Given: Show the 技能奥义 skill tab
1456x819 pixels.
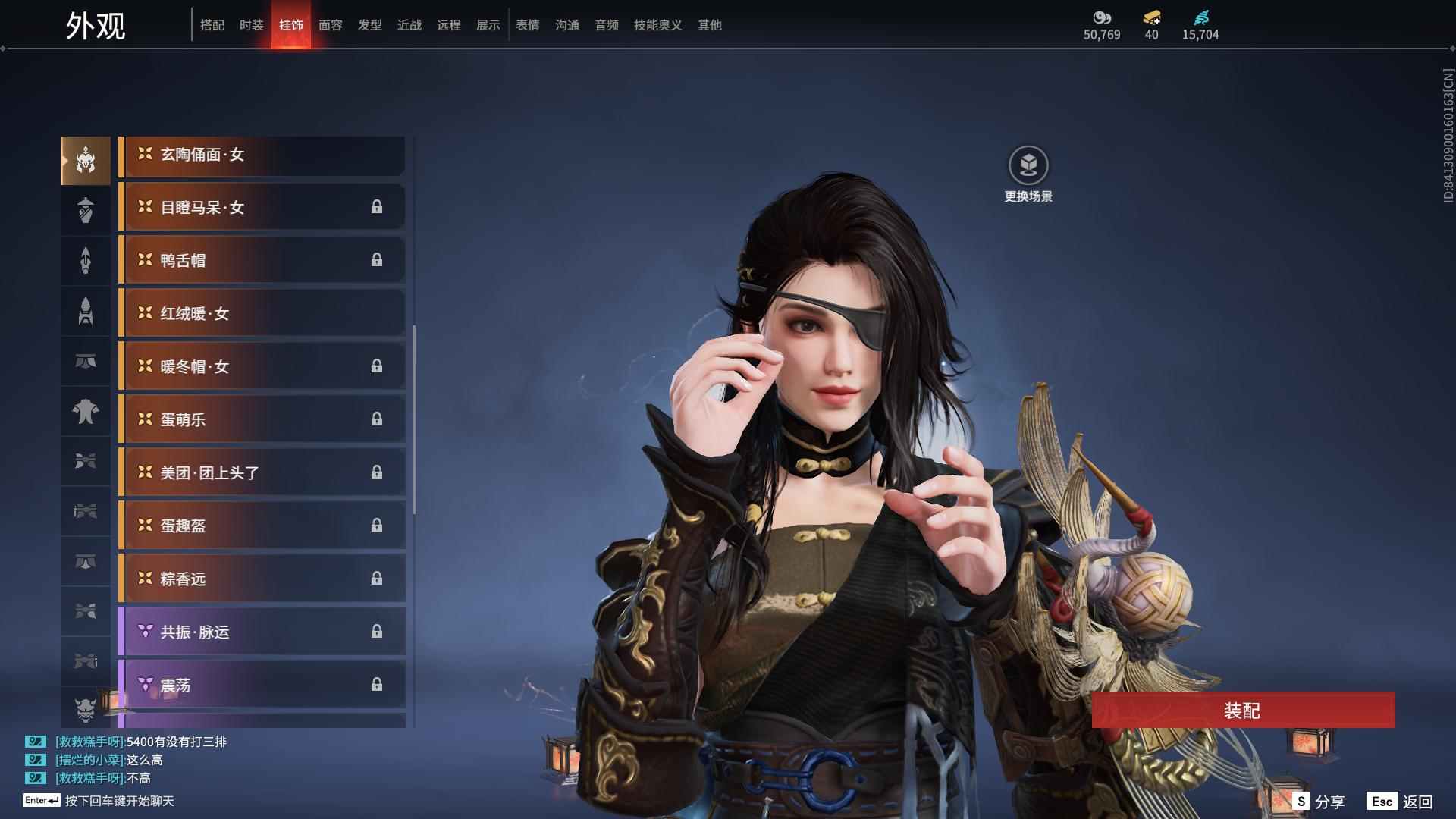Looking at the screenshot, I should coord(657,25).
